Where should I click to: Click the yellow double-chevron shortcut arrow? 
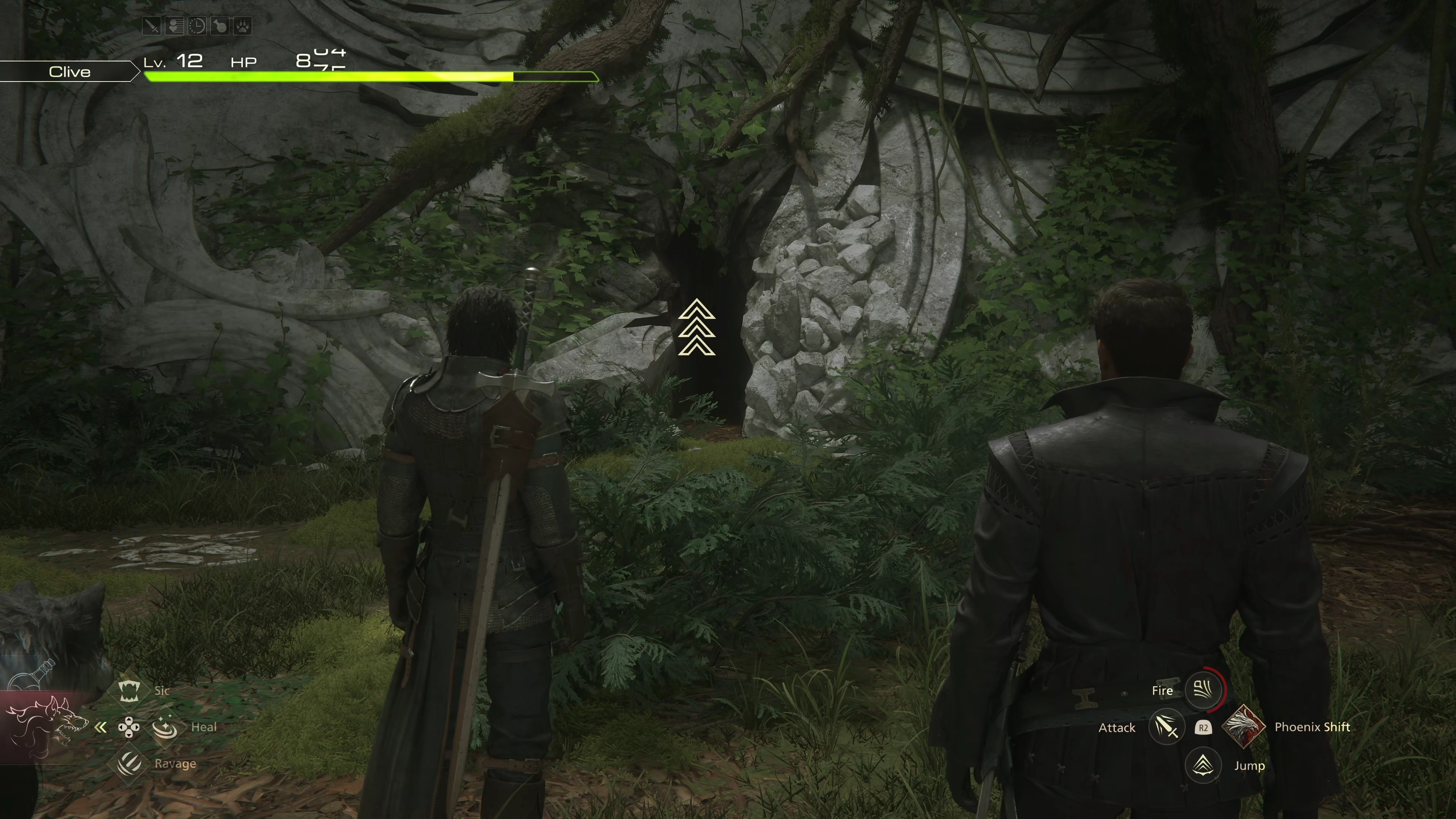click(x=100, y=728)
